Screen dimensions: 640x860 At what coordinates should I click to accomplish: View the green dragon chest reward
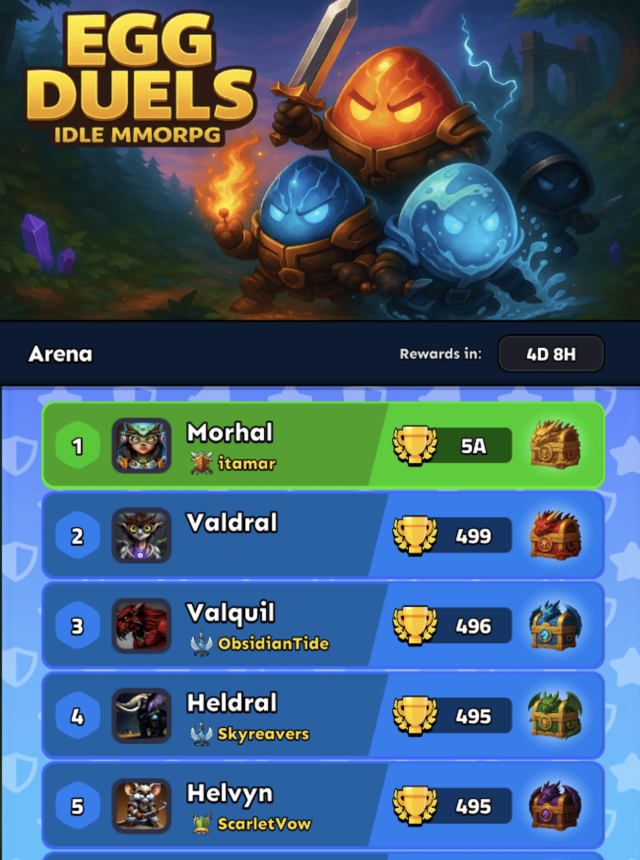[x=555, y=715]
